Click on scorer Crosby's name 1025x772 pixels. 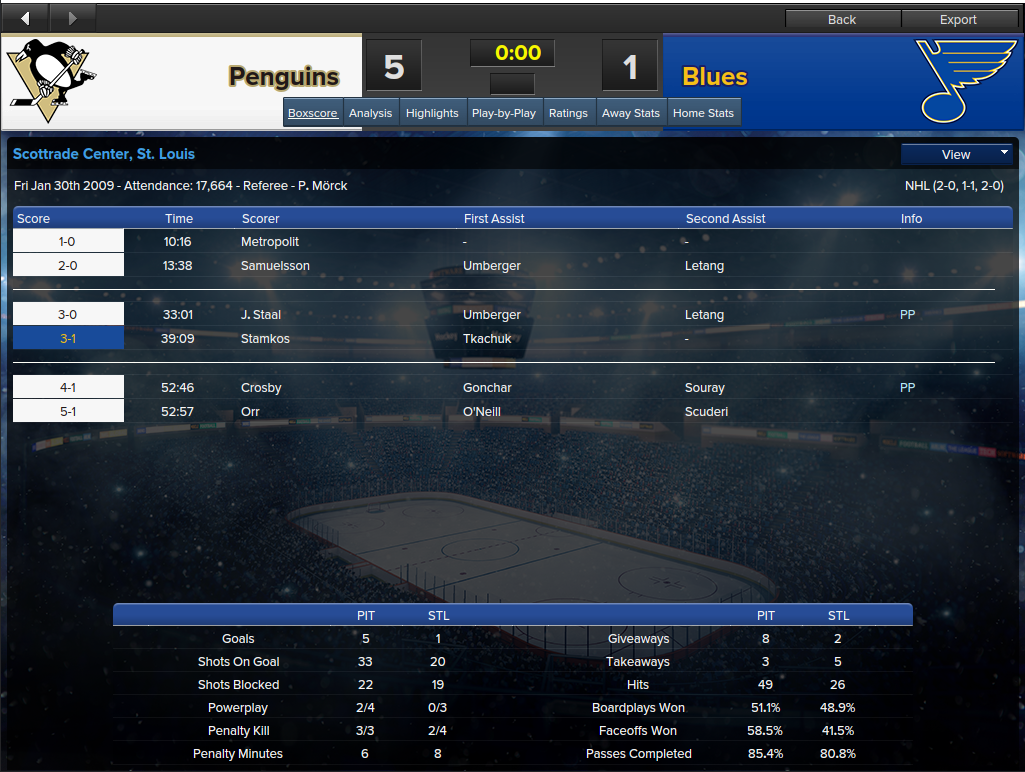(261, 388)
